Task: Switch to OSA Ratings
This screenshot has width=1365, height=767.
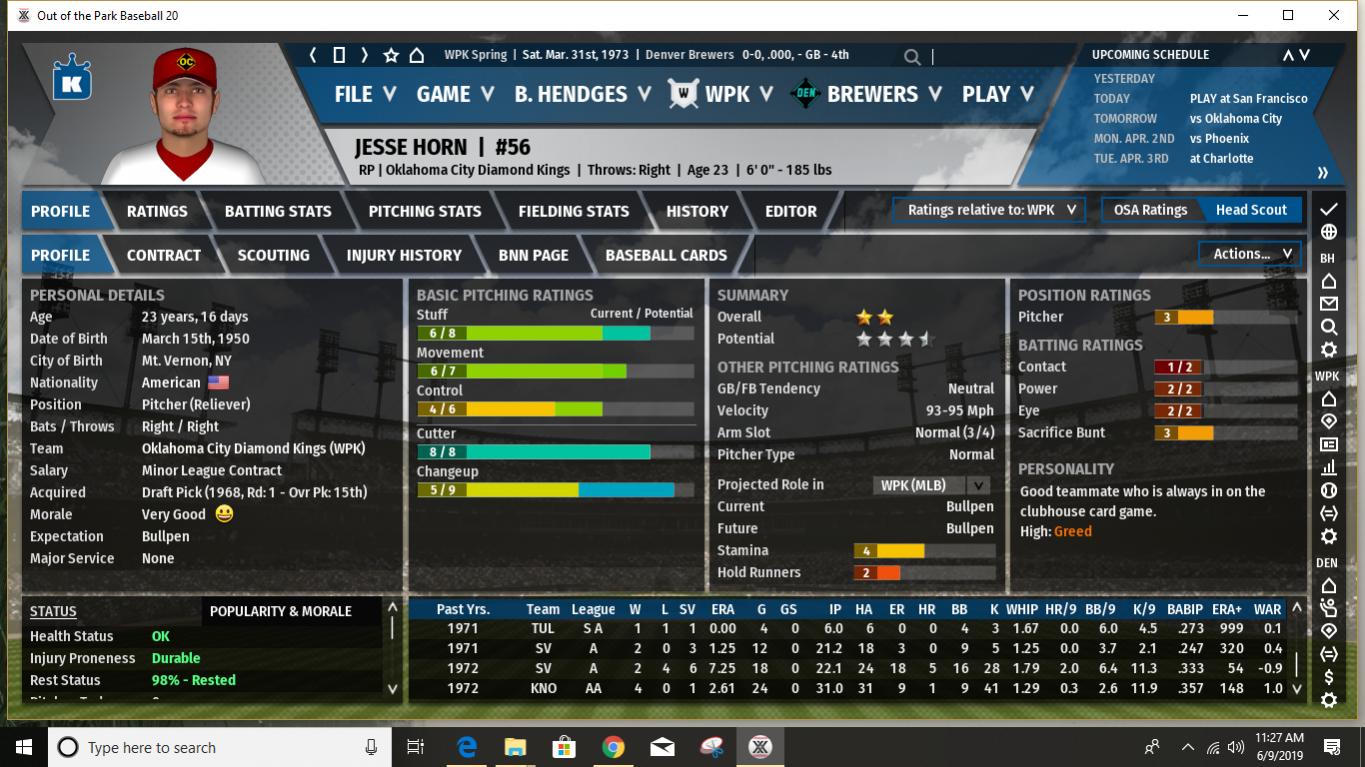Action: point(1150,210)
